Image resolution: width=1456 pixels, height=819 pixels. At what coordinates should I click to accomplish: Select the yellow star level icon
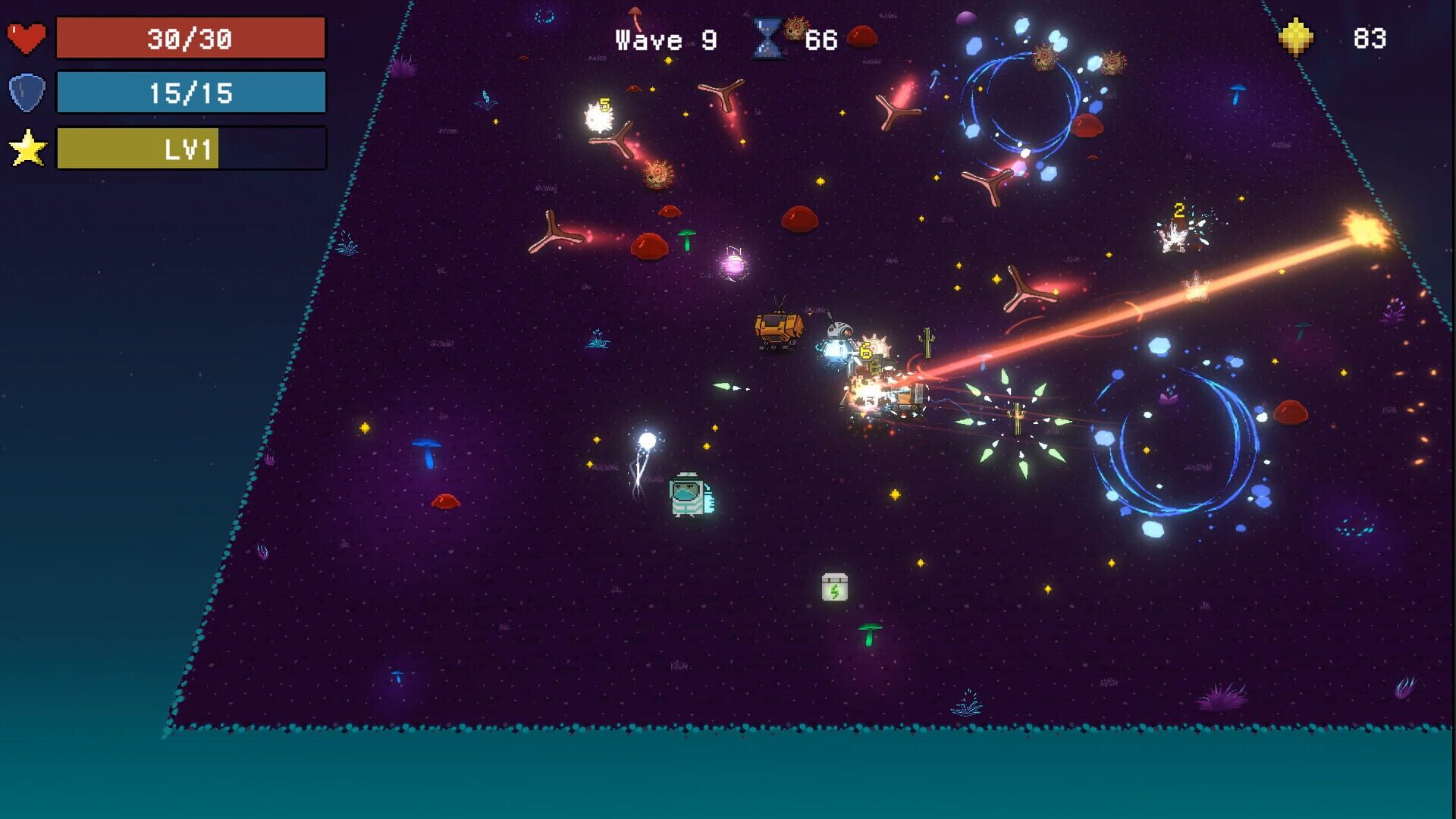pyautogui.click(x=27, y=146)
